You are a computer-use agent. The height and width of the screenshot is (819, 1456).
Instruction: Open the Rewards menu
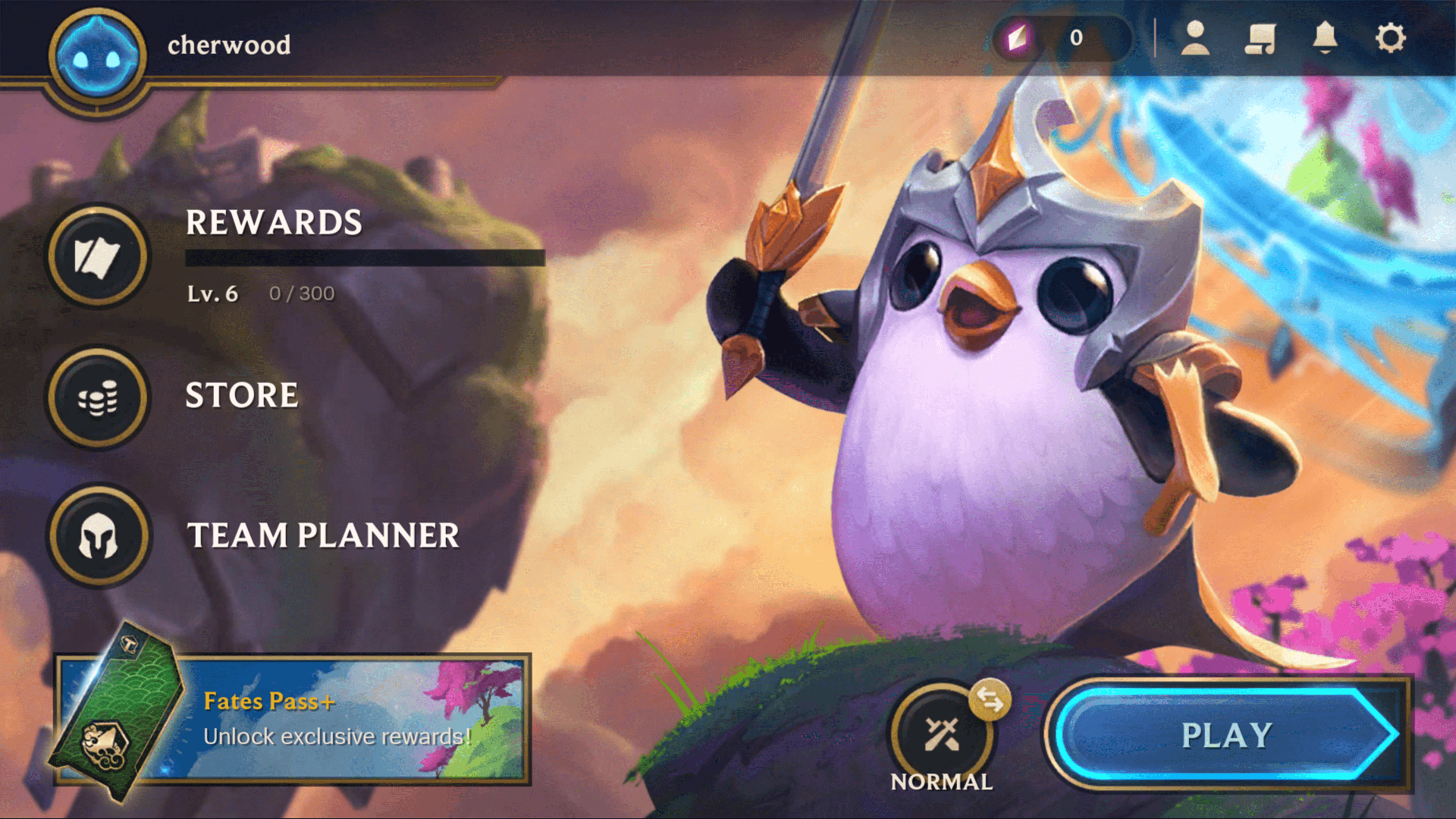click(99, 256)
